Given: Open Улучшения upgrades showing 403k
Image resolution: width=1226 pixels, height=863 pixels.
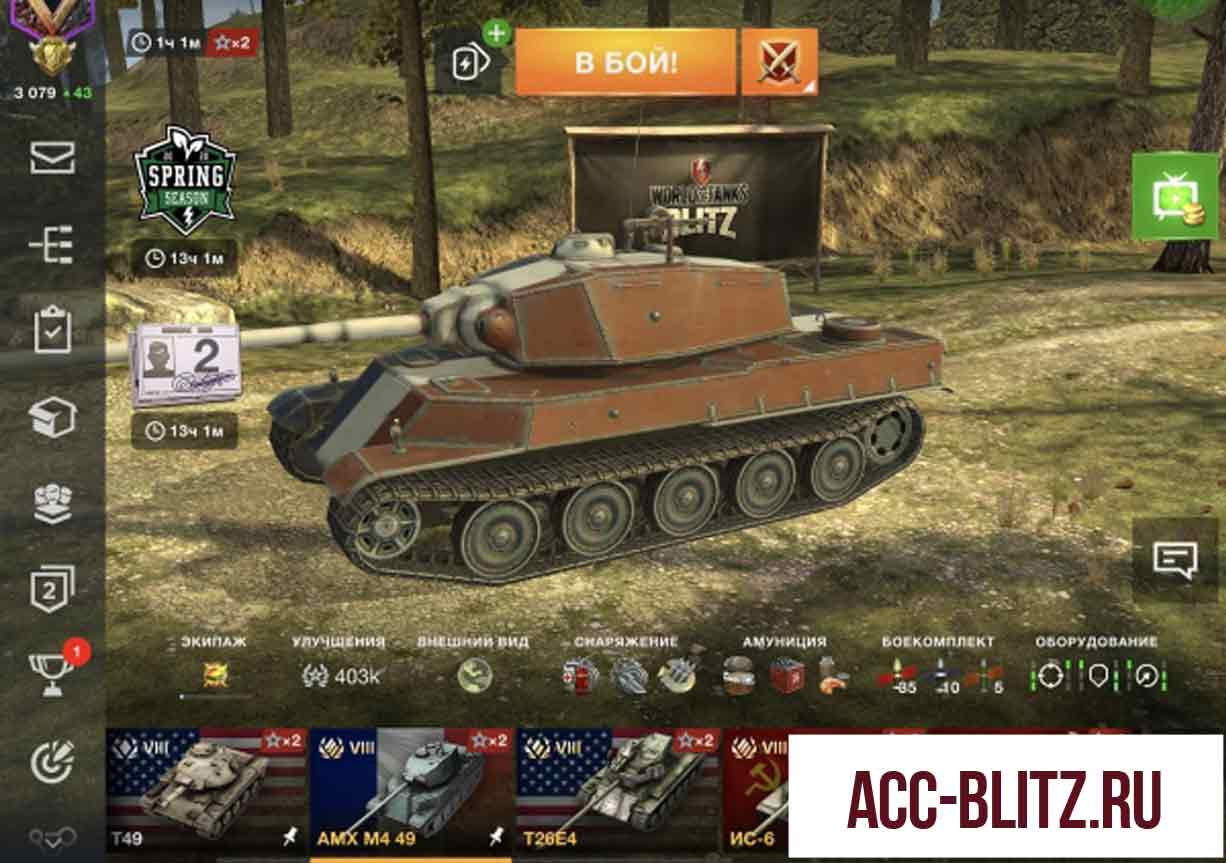Looking at the screenshot, I should pyautogui.click(x=341, y=675).
